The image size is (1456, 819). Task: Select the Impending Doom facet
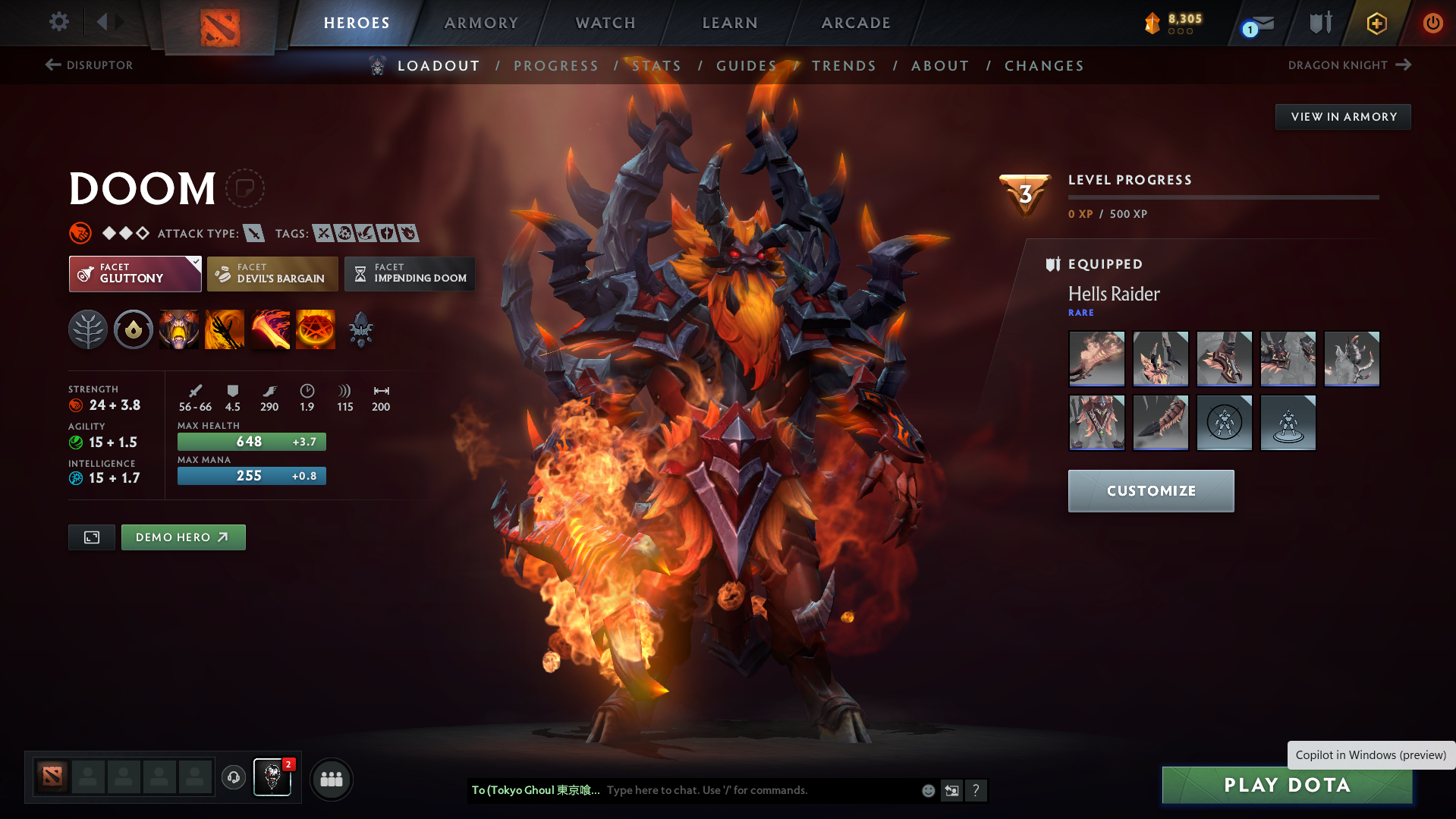[410, 274]
